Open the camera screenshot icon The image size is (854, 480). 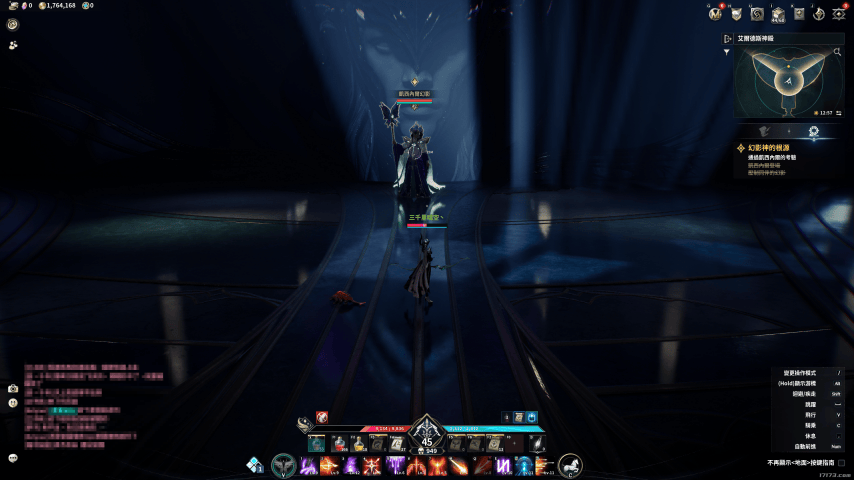pyautogui.click(x=13, y=388)
